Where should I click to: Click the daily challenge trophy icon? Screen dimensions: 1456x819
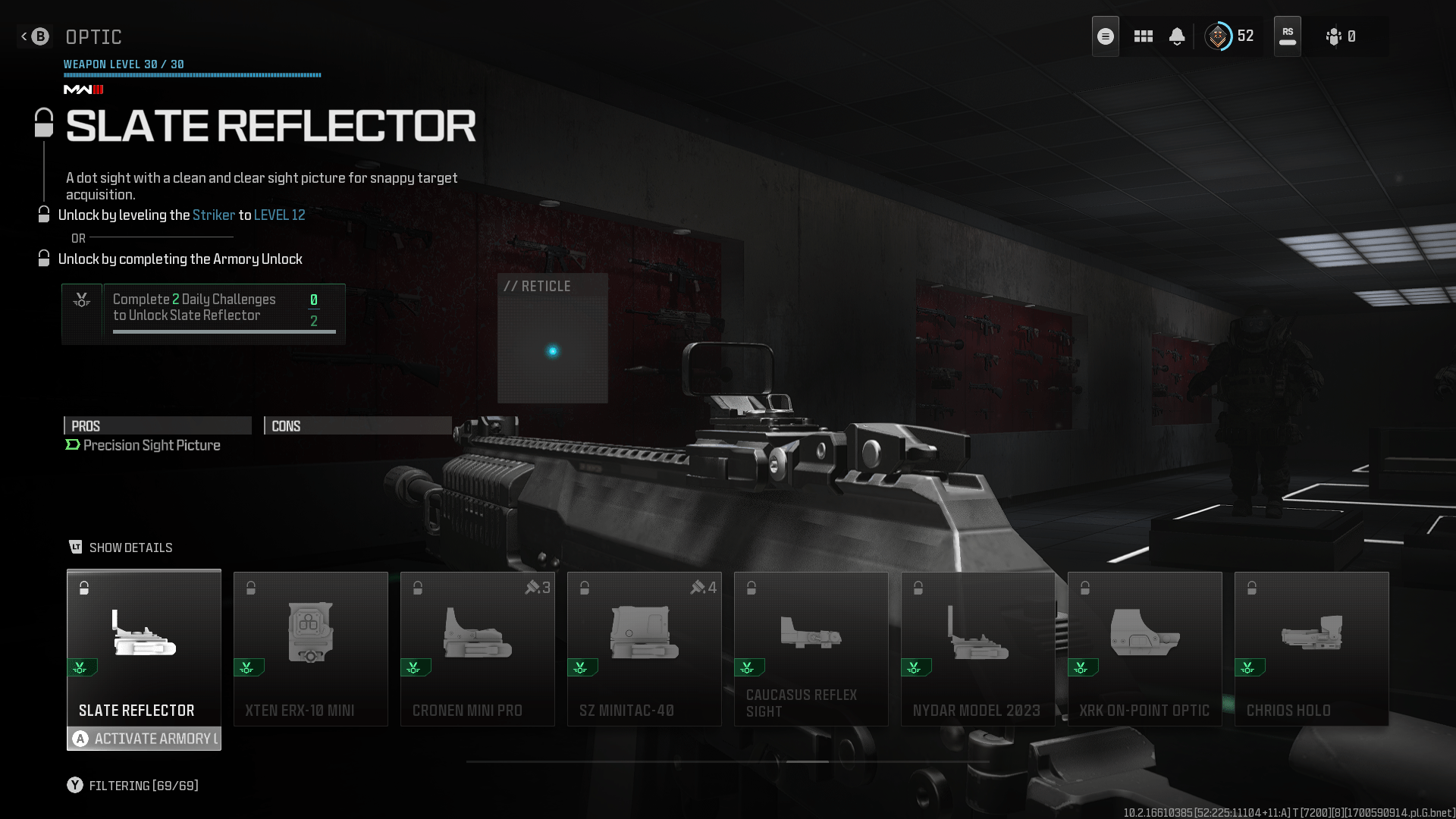[82, 301]
